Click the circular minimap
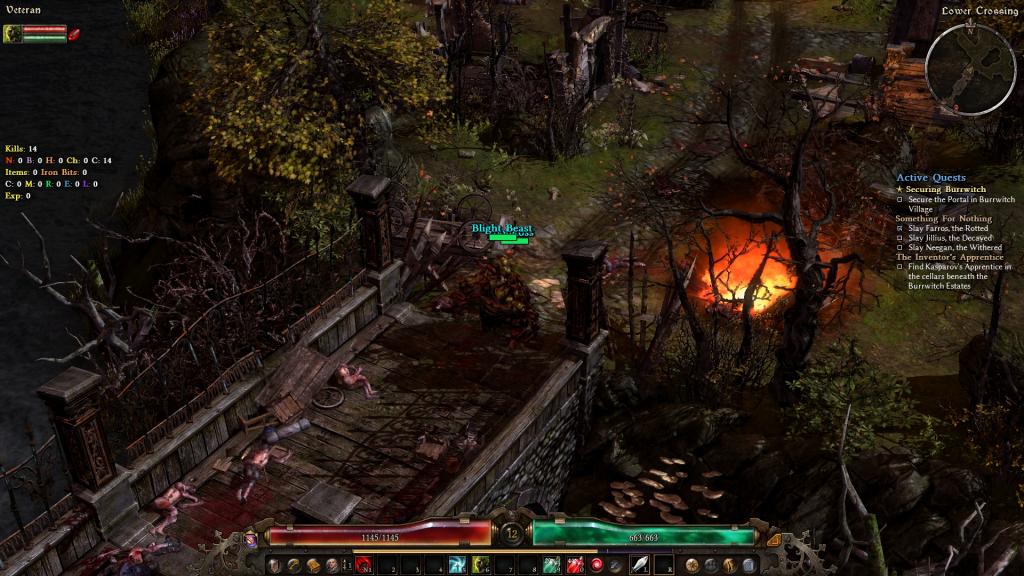The height and width of the screenshot is (576, 1024). pos(970,68)
